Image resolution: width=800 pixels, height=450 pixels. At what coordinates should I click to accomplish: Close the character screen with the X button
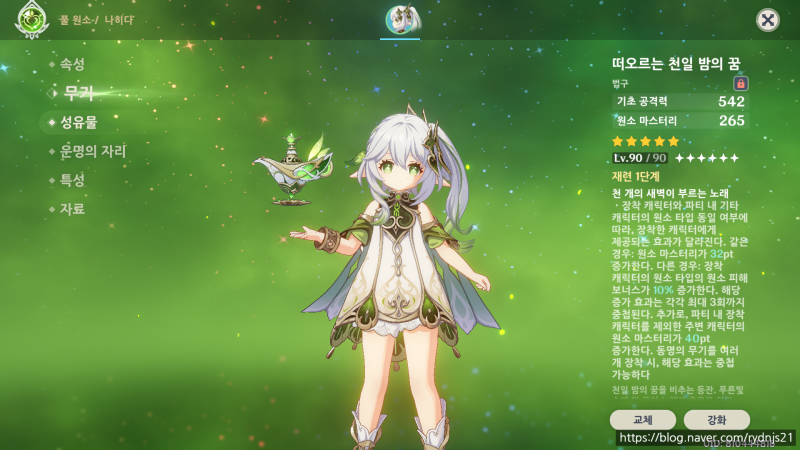pos(767,19)
